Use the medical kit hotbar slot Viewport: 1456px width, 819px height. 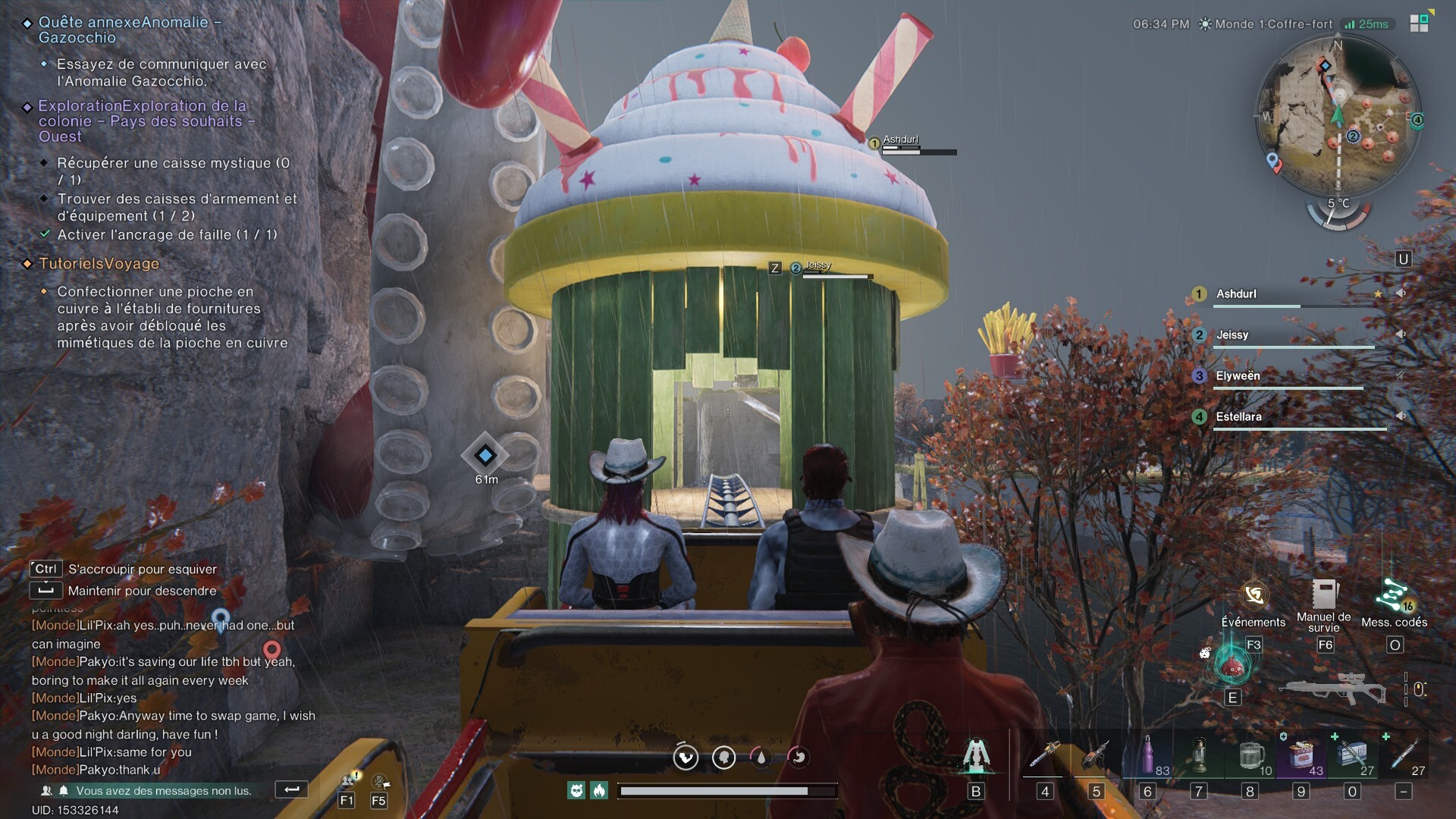[x=1352, y=755]
